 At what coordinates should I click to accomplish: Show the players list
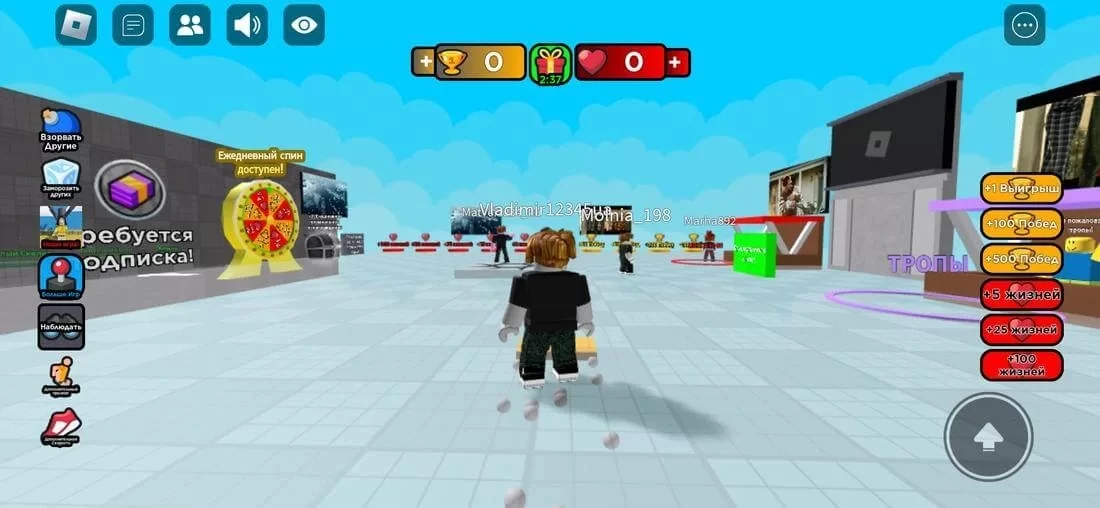click(x=189, y=25)
